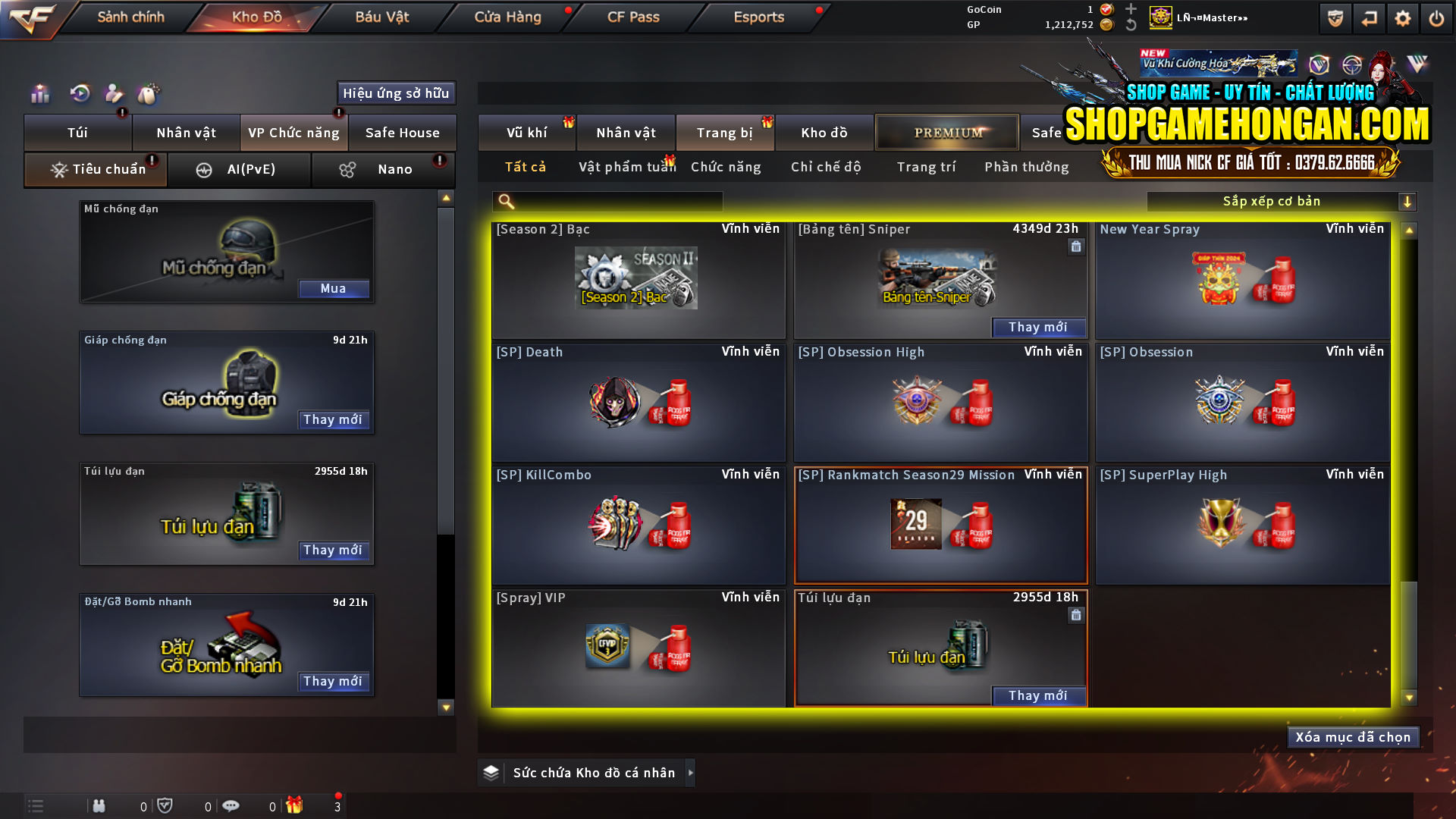This screenshot has height=819, width=1456.
Task: Open the dog tag collection icon near Hiệu ứng sở hữu
Action: coord(149,93)
